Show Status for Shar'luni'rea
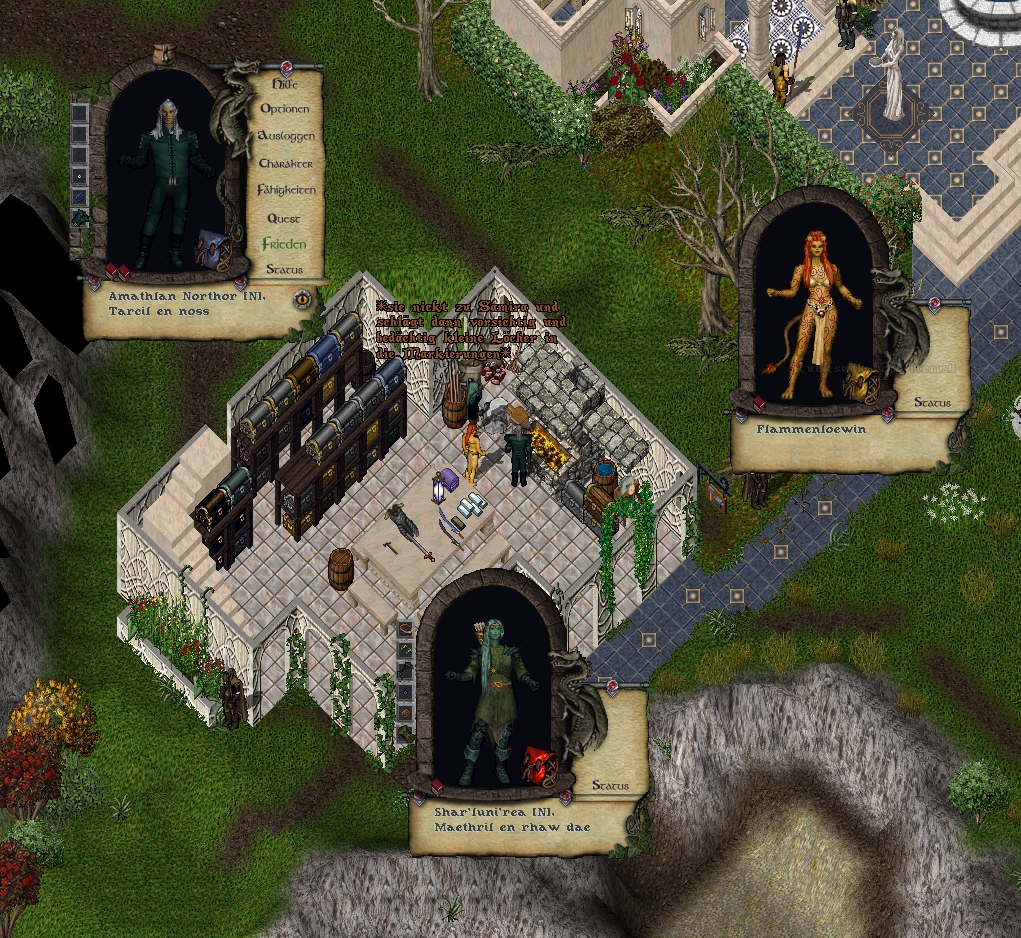The width and height of the screenshot is (1021, 938). (610, 786)
